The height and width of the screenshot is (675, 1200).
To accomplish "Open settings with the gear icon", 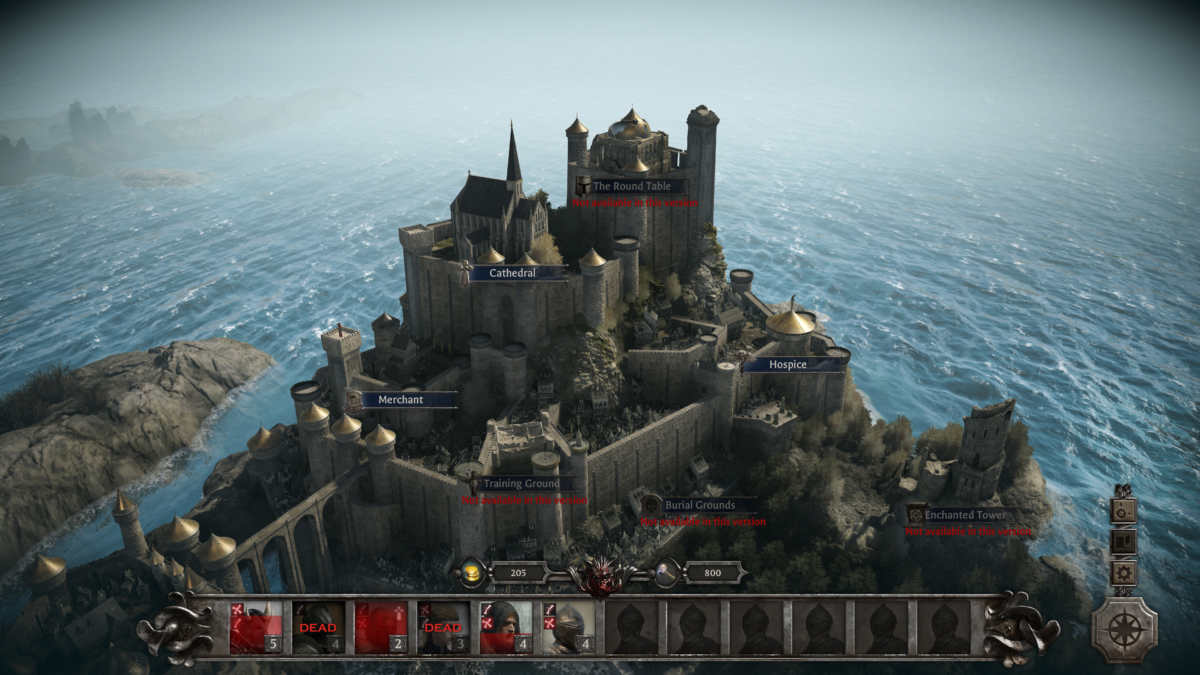I will tap(1124, 574).
